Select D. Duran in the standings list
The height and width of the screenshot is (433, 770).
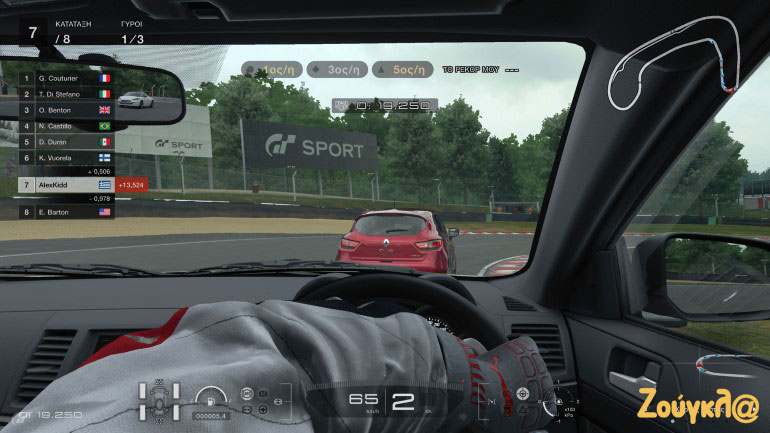coord(60,142)
